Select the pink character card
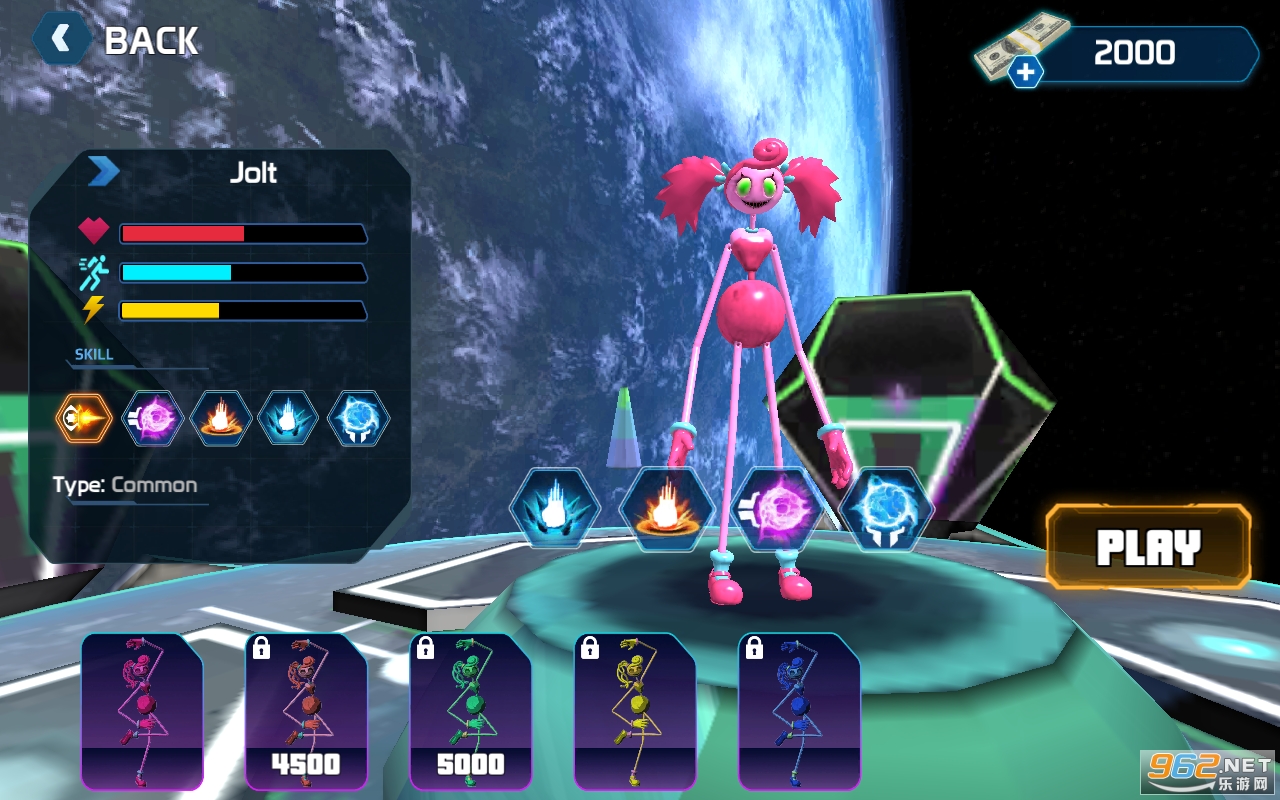Viewport: 1280px width, 800px height. pos(142,710)
